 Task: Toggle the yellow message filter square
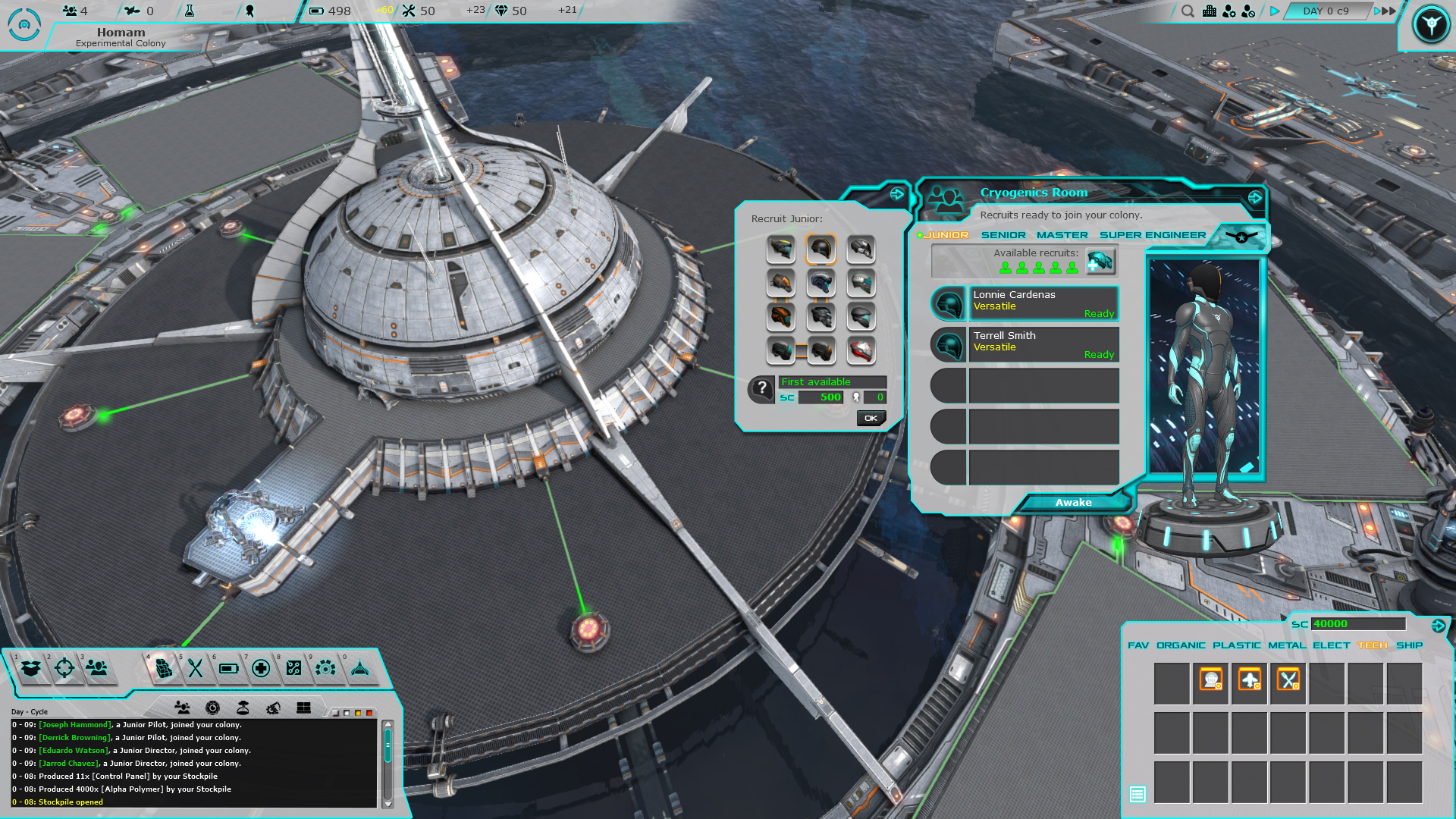[x=358, y=713]
